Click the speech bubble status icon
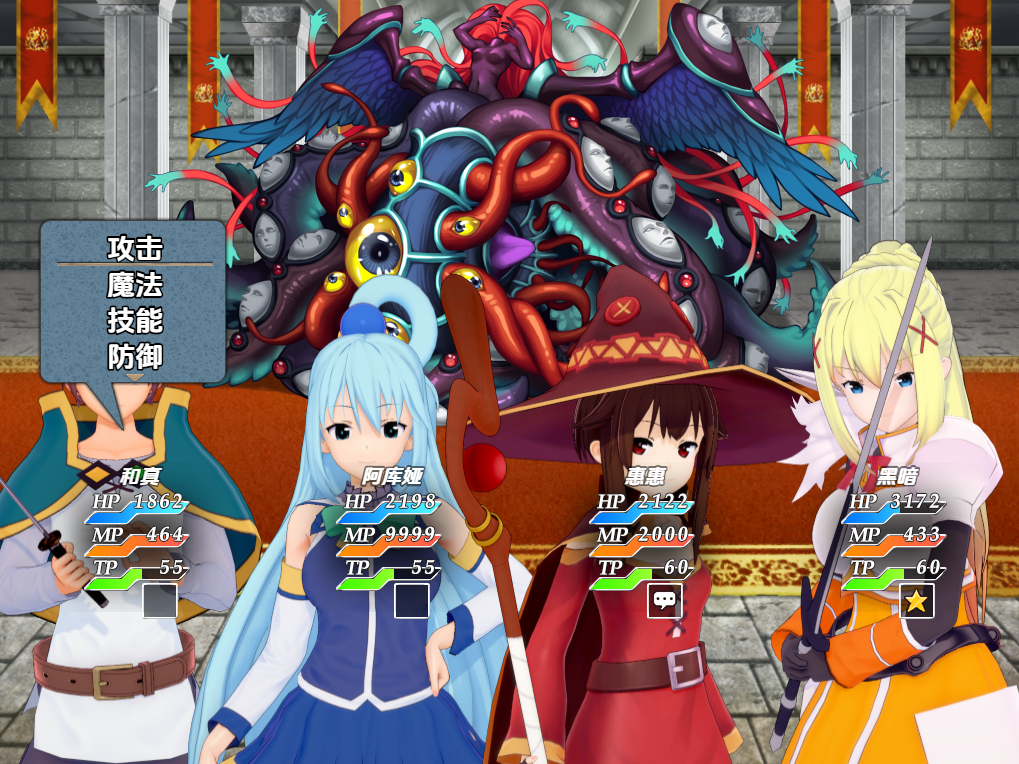 tap(665, 600)
